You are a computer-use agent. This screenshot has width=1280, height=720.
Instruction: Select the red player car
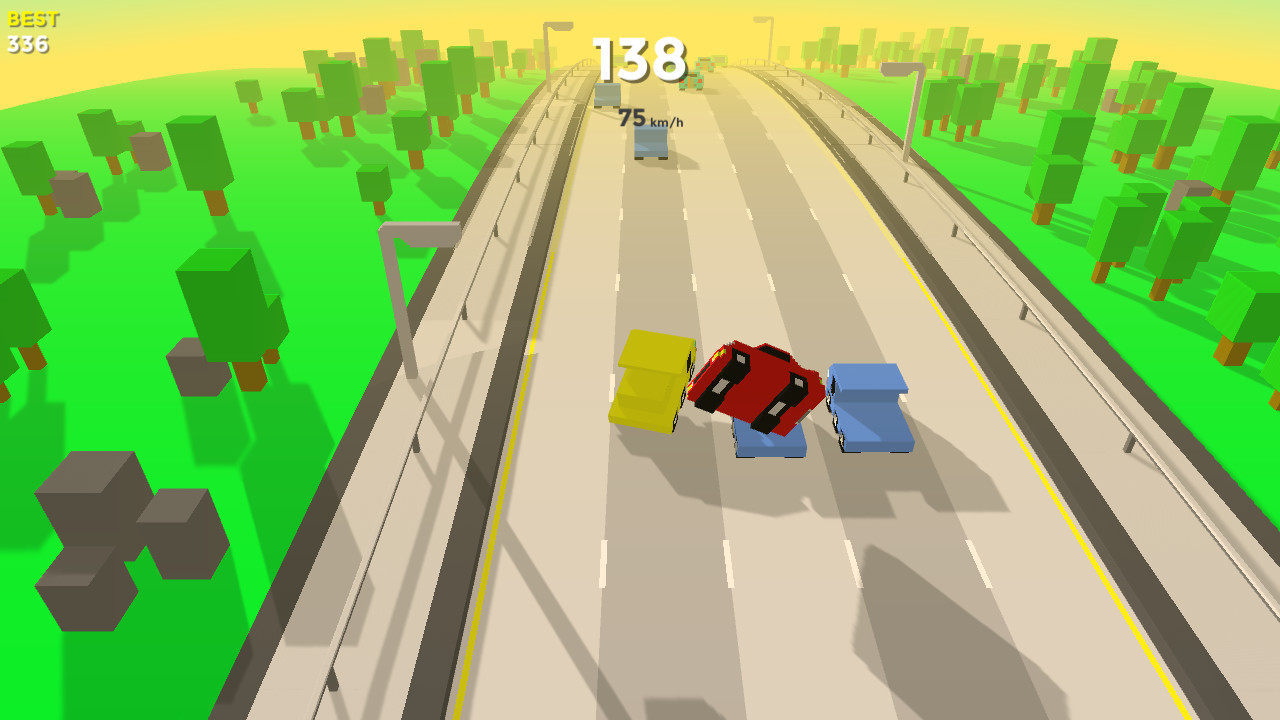[755, 385]
